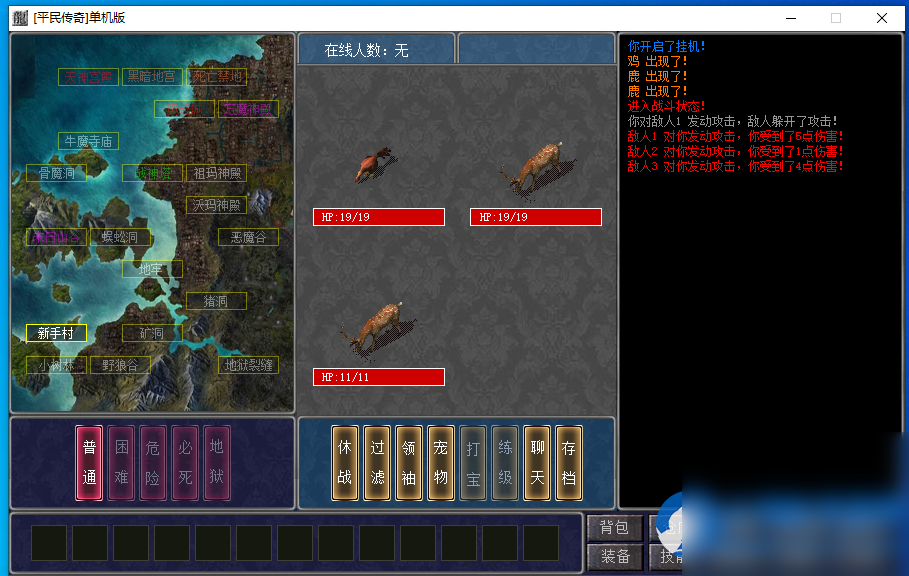Choose the 地狱裂缝 map location
This screenshot has width=909, height=576.
pos(248,365)
